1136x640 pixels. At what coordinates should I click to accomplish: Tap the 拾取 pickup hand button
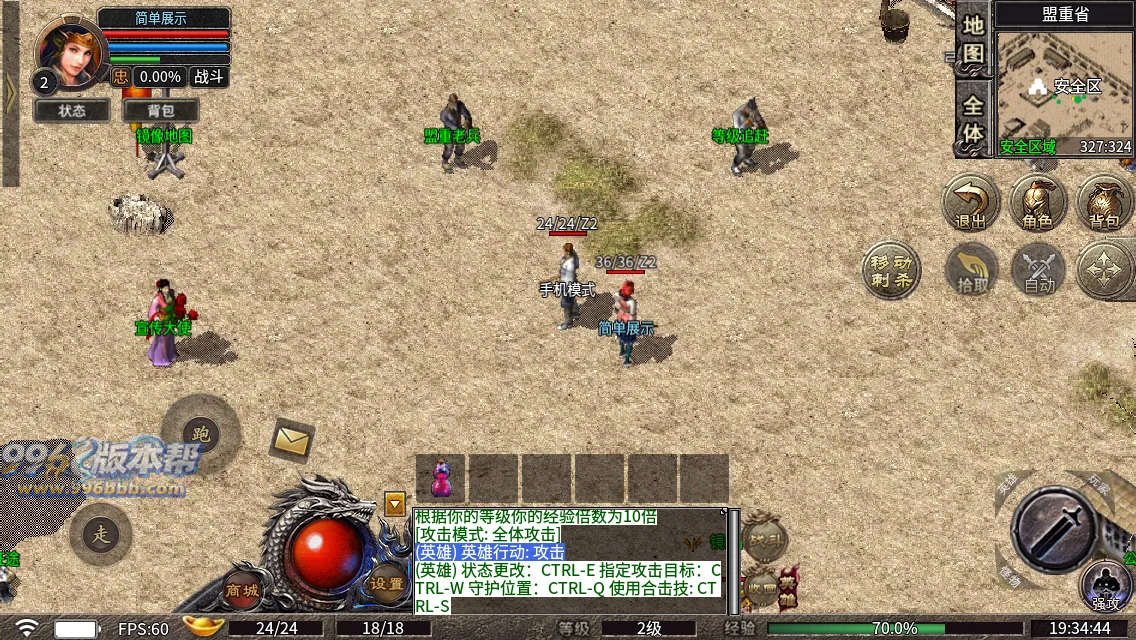[x=971, y=270]
